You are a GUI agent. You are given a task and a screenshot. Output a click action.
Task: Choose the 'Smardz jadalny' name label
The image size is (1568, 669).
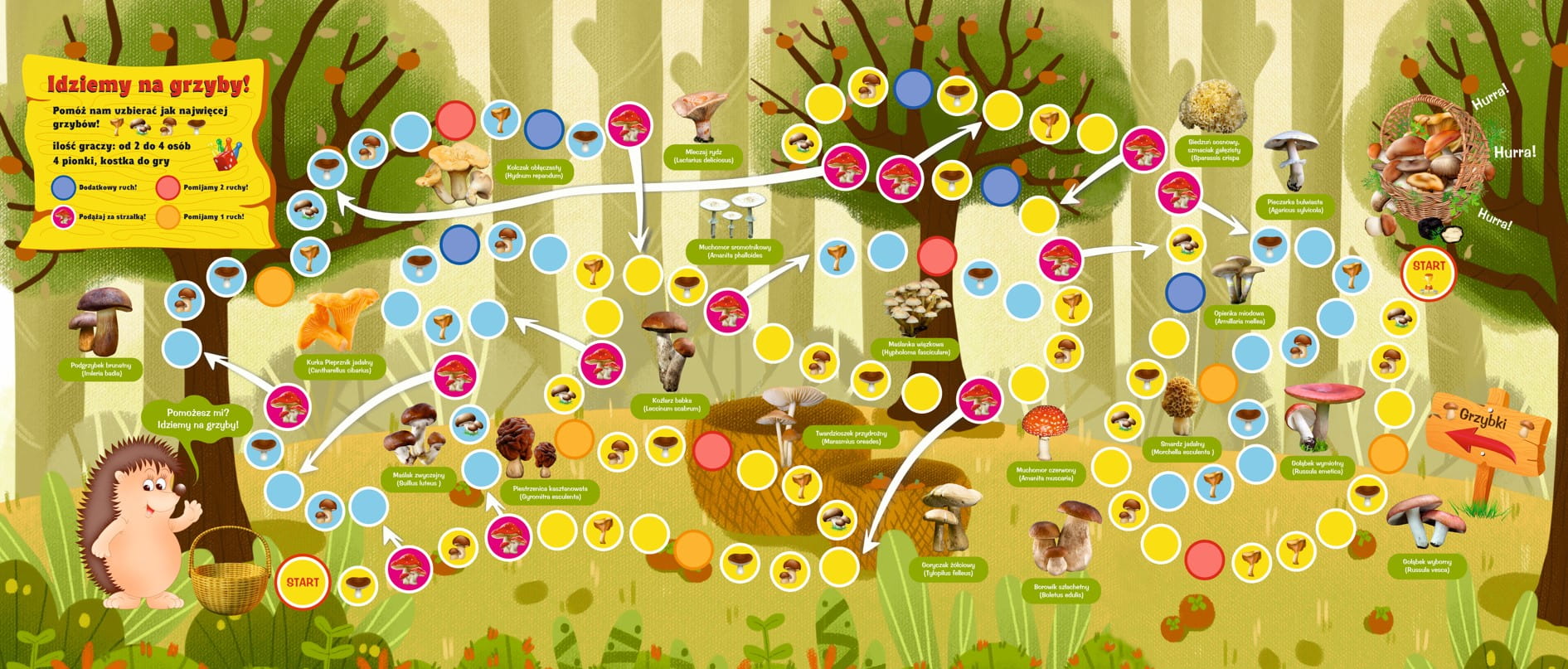(1182, 448)
